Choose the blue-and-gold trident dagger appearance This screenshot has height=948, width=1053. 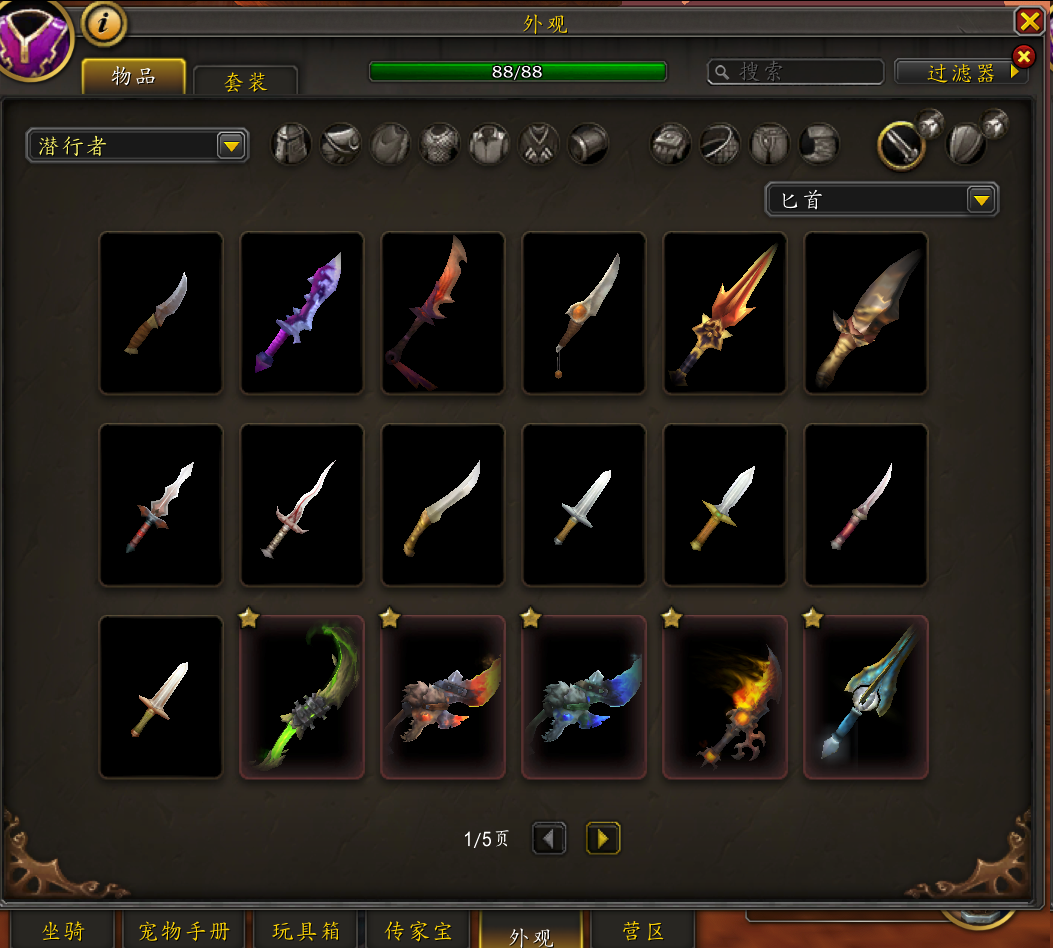866,696
